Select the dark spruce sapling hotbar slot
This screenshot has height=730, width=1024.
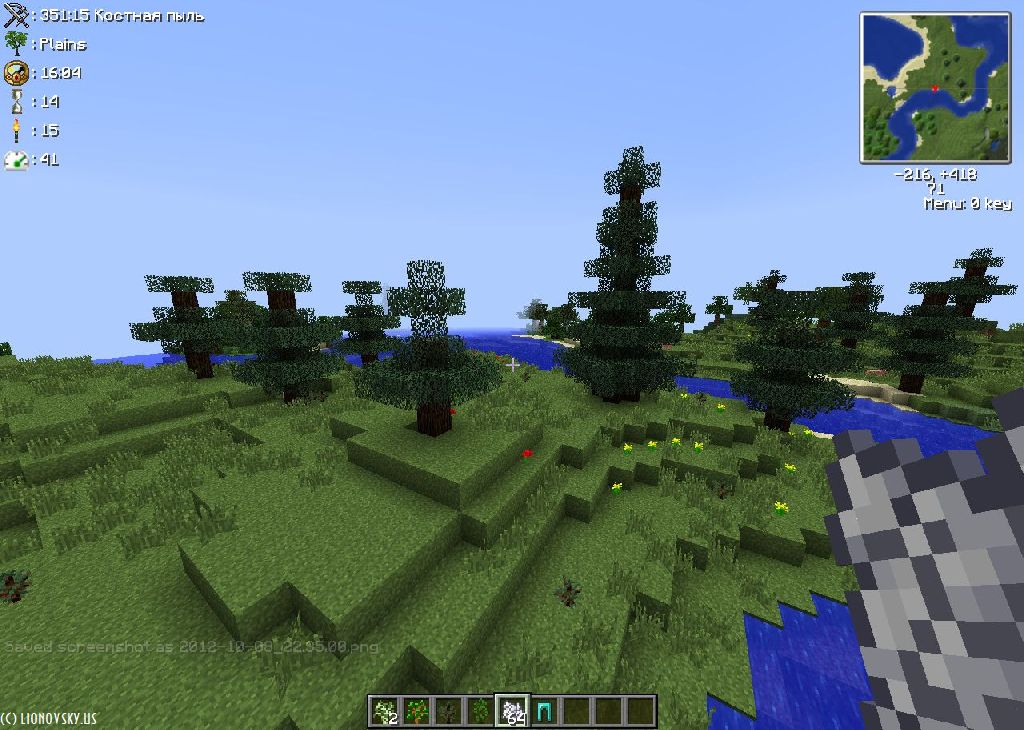click(x=449, y=711)
